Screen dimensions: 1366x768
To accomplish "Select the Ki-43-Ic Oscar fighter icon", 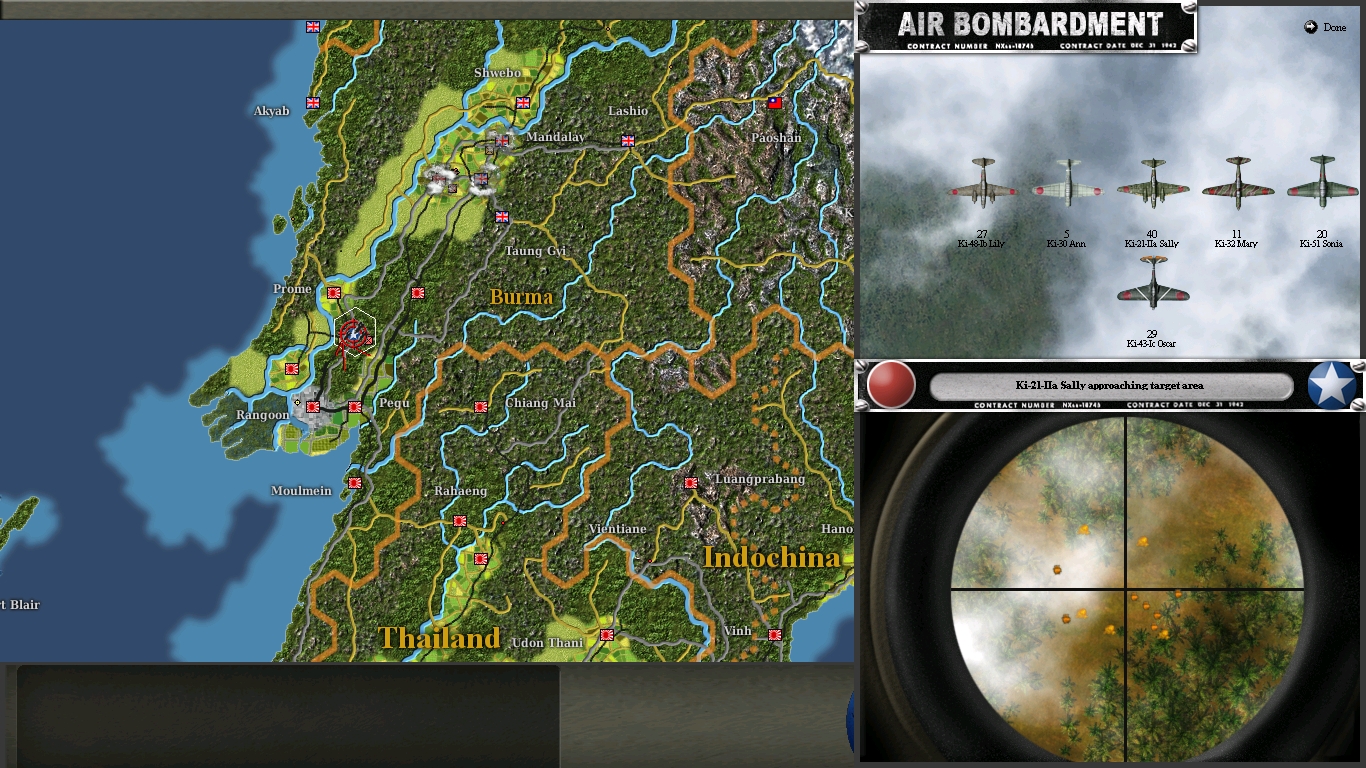I will [x=1151, y=290].
